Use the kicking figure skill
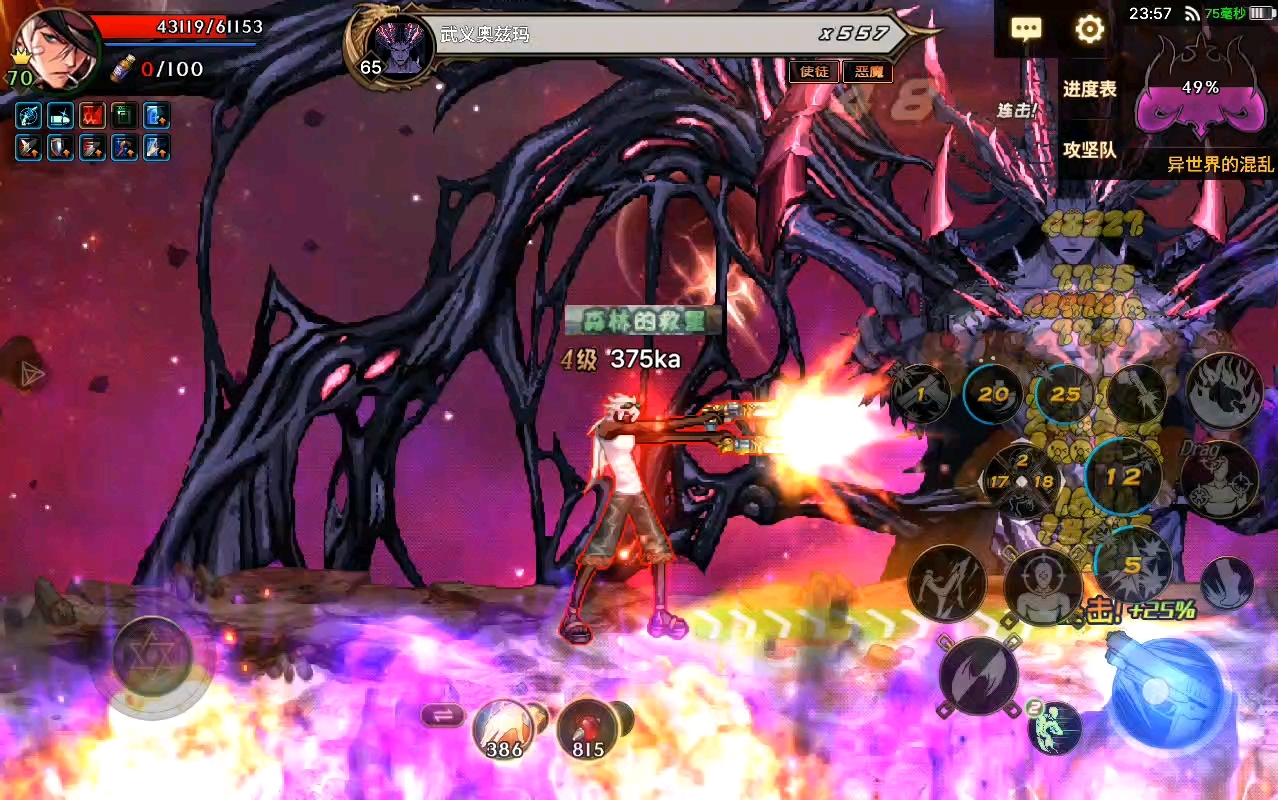1278x800 pixels. click(946, 584)
